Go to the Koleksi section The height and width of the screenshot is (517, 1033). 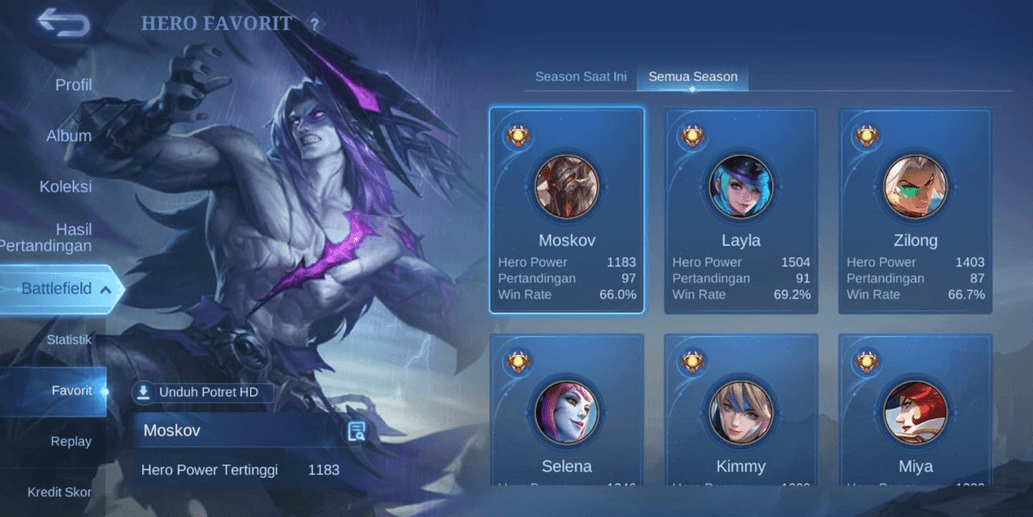(x=65, y=187)
